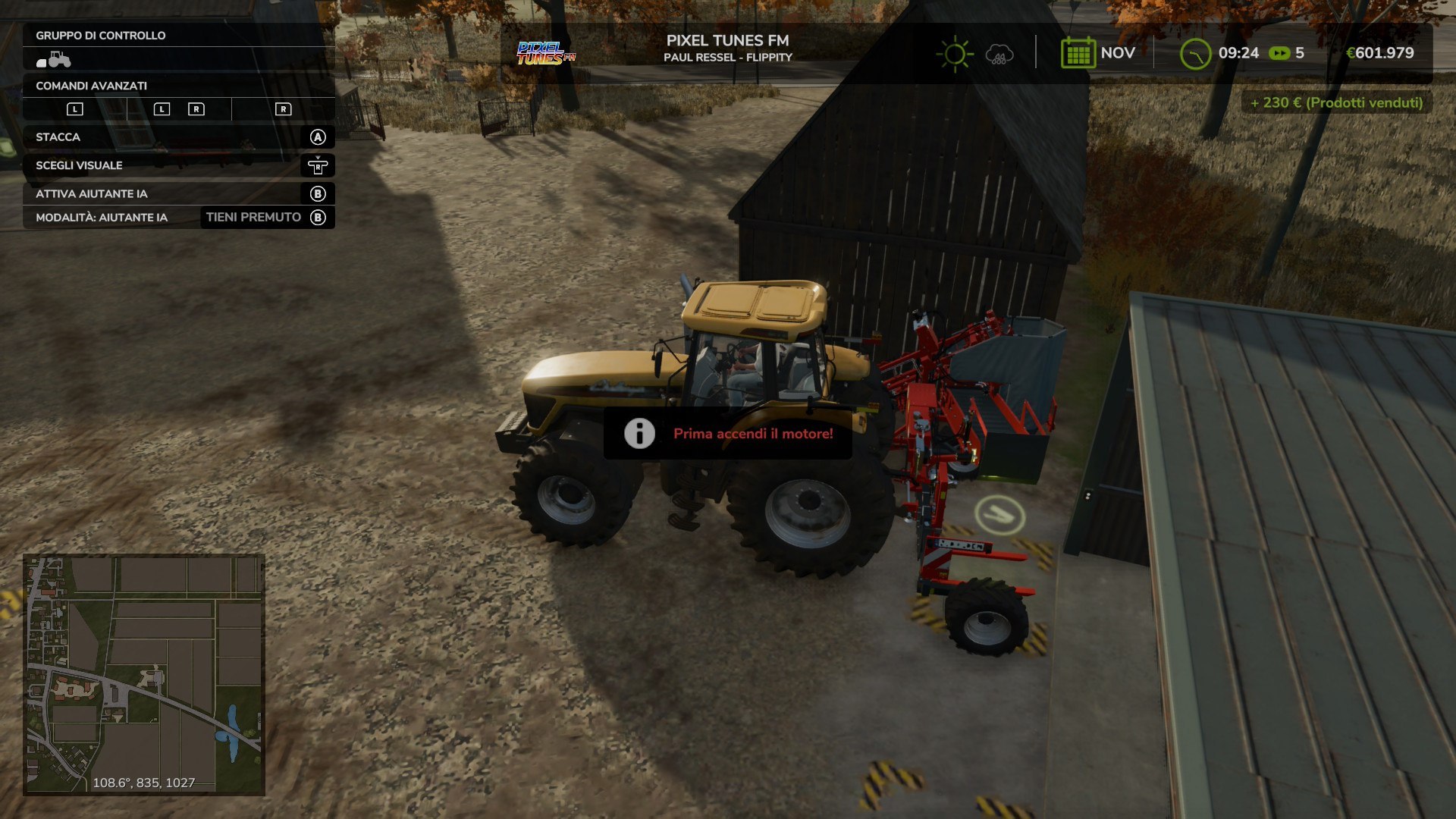Open the Comandi Avanzati section

tap(179, 86)
